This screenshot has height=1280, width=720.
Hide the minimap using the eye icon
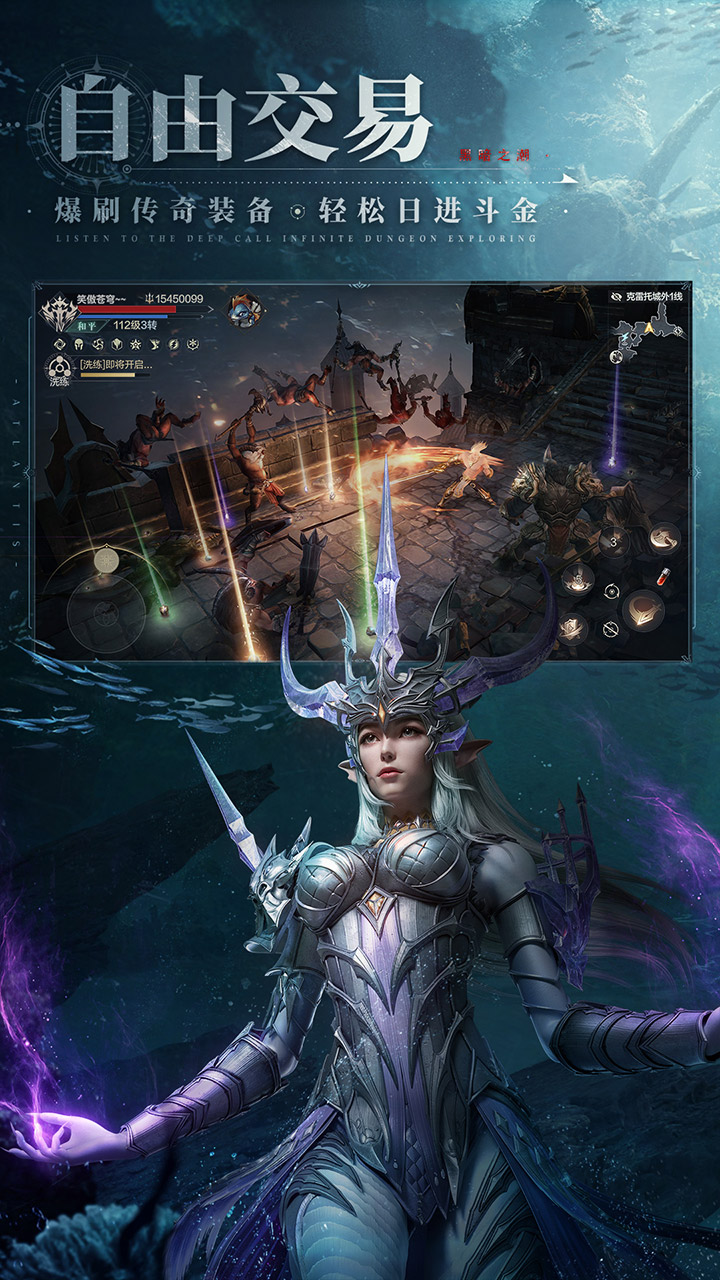616,297
